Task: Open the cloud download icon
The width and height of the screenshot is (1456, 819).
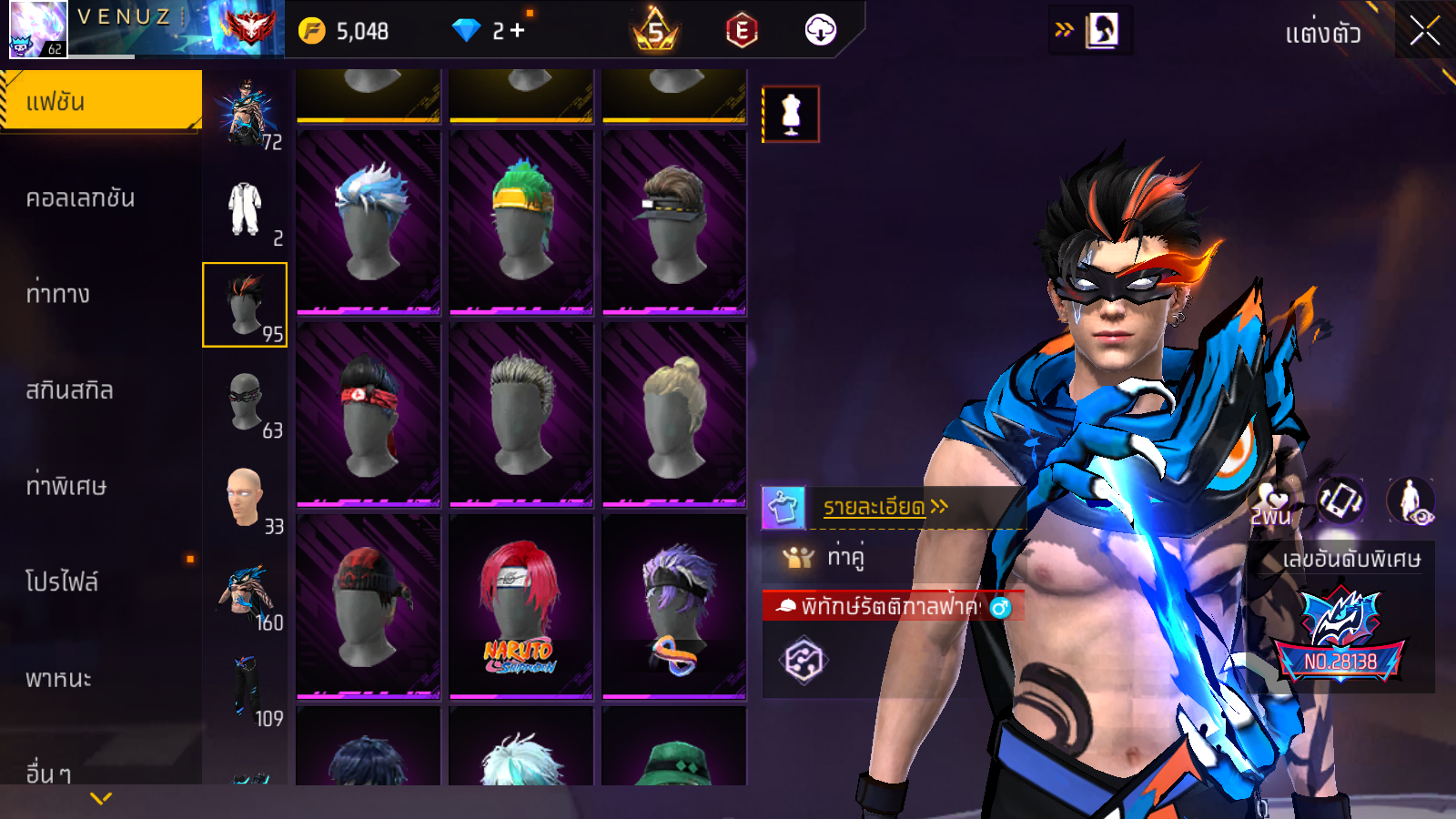Action: coord(820,31)
